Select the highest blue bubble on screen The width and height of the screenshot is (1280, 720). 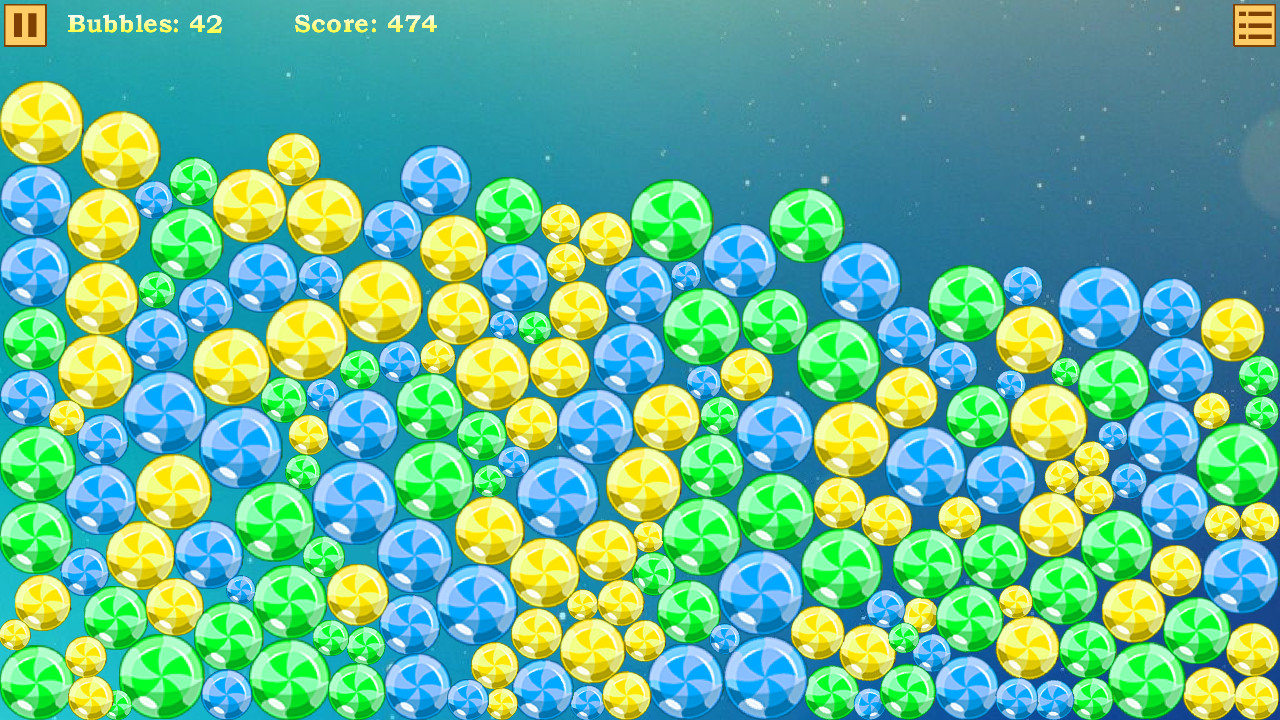(x=434, y=180)
